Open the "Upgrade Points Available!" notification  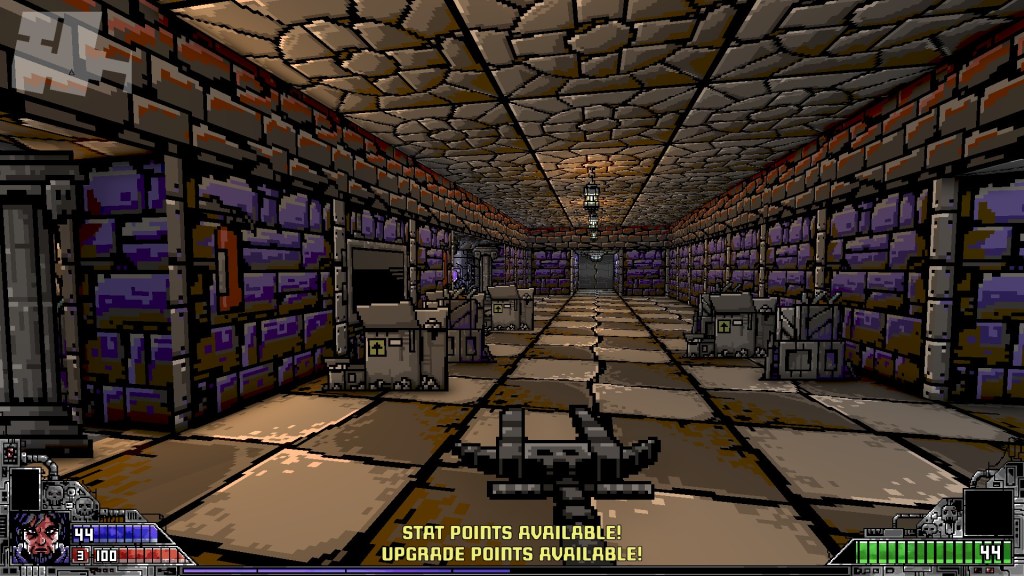[x=511, y=553]
